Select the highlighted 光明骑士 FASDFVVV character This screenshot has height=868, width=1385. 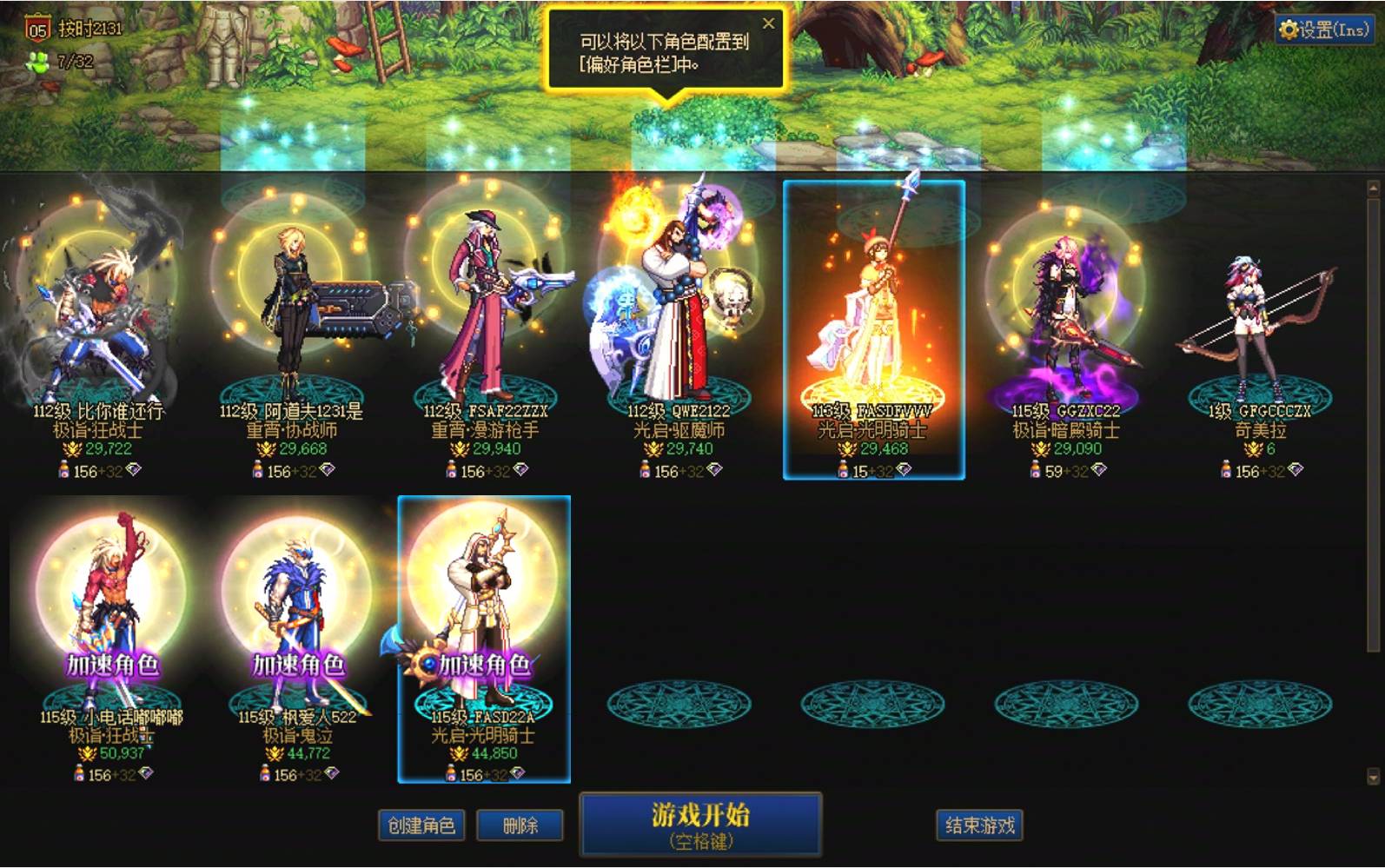pos(873,321)
